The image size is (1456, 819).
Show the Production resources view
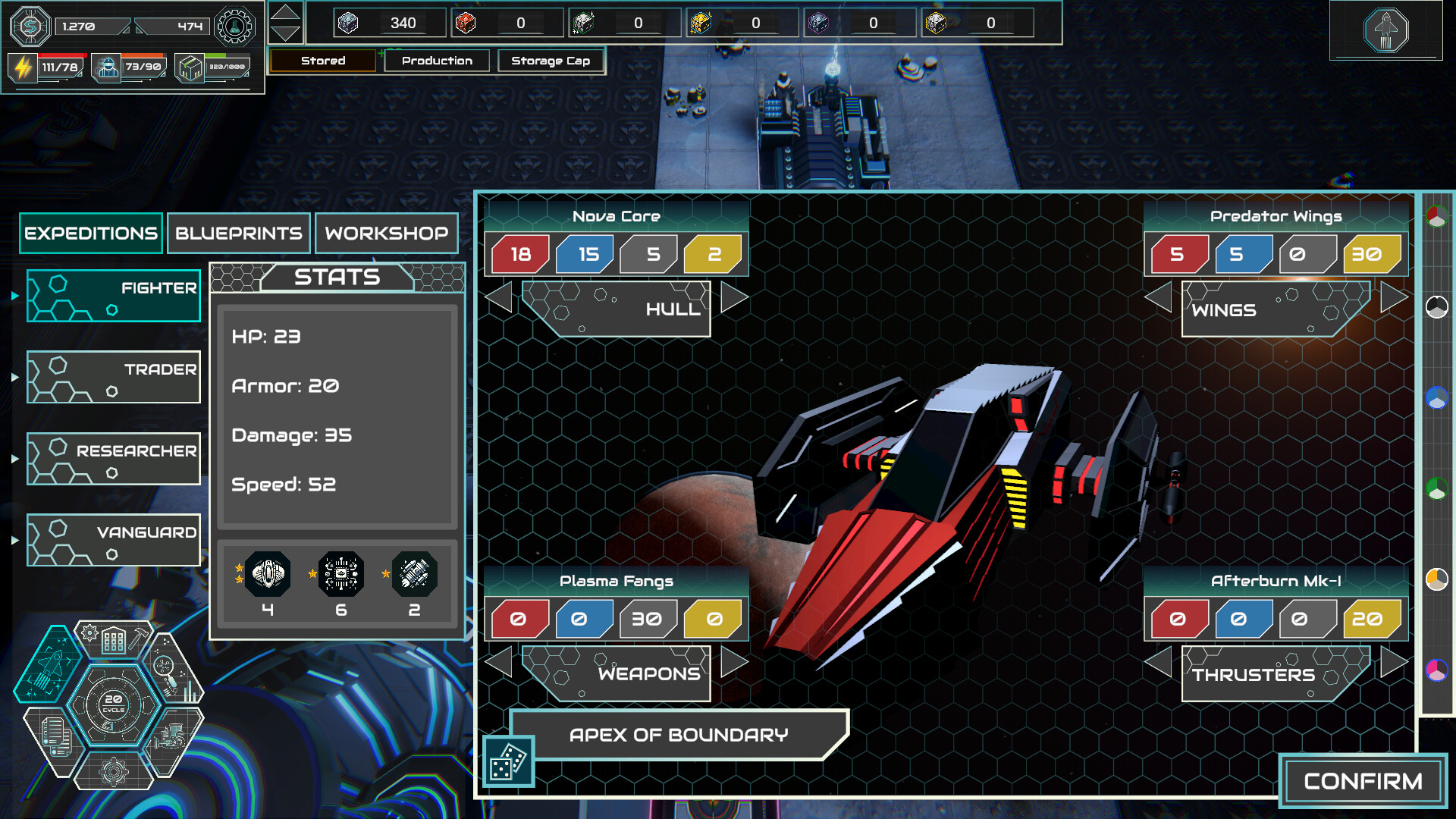tap(437, 61)
